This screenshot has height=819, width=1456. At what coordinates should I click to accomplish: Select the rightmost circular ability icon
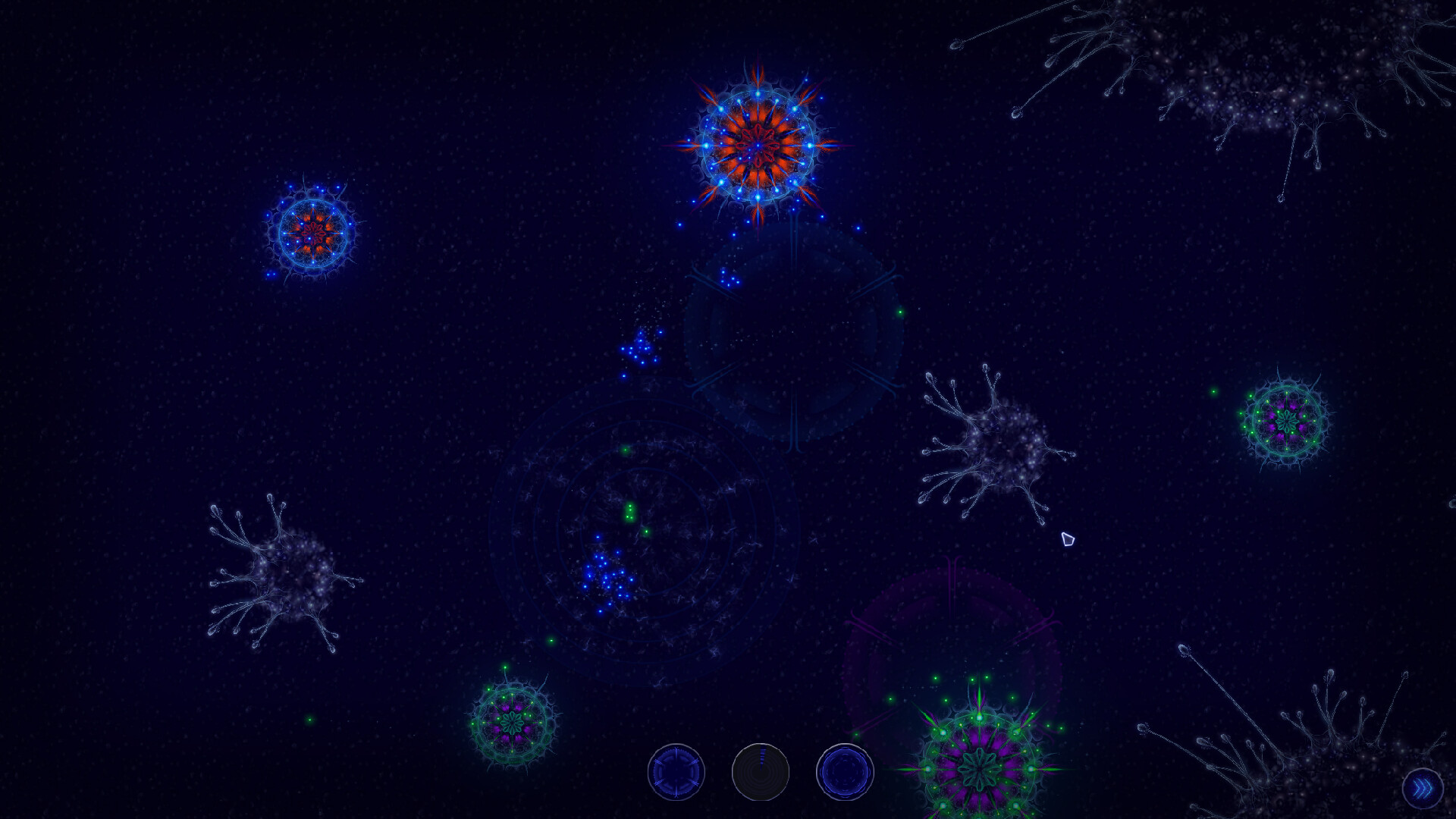pyautogui.click(x=844, y=771)
